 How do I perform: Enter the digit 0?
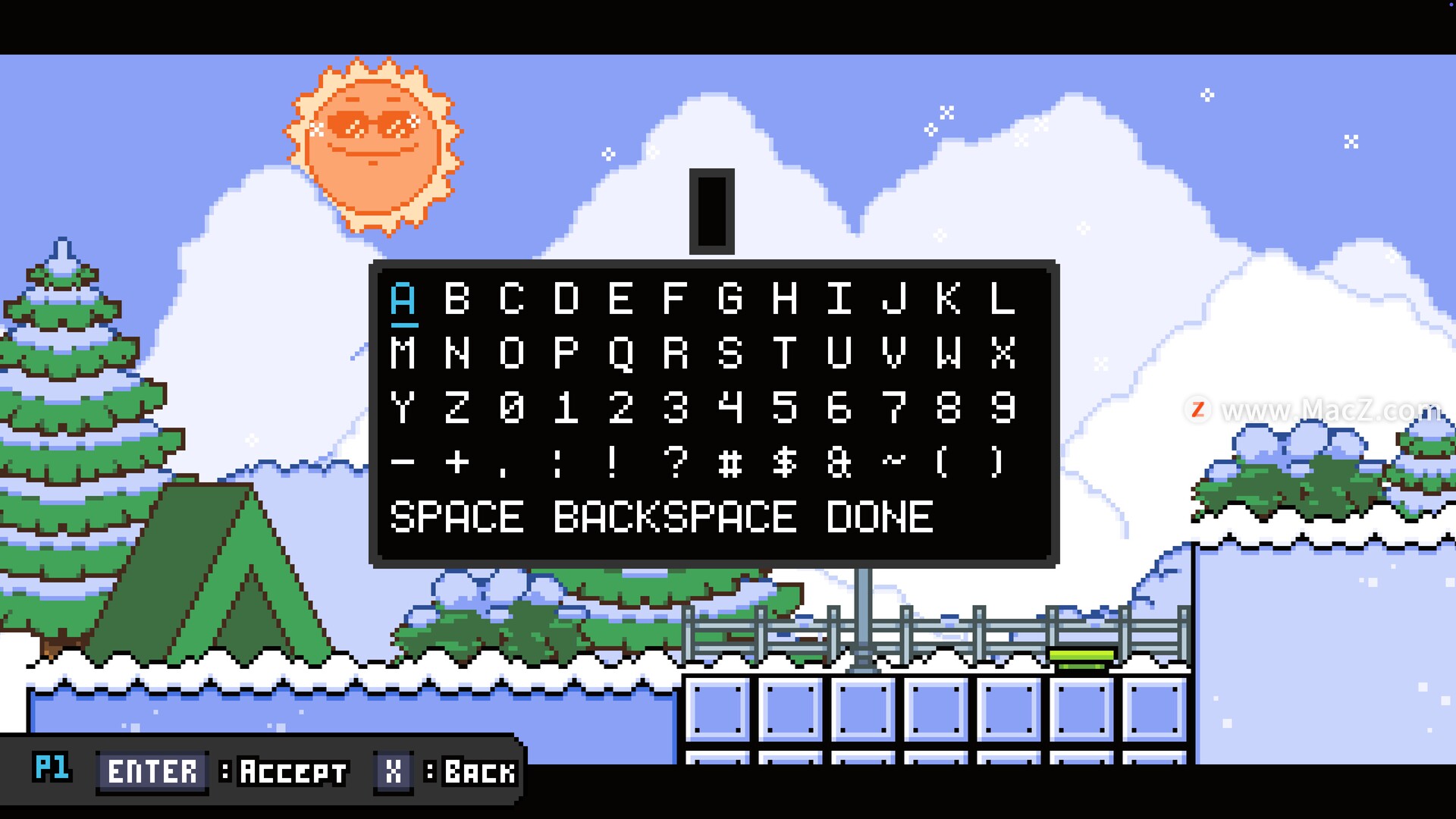512,408
